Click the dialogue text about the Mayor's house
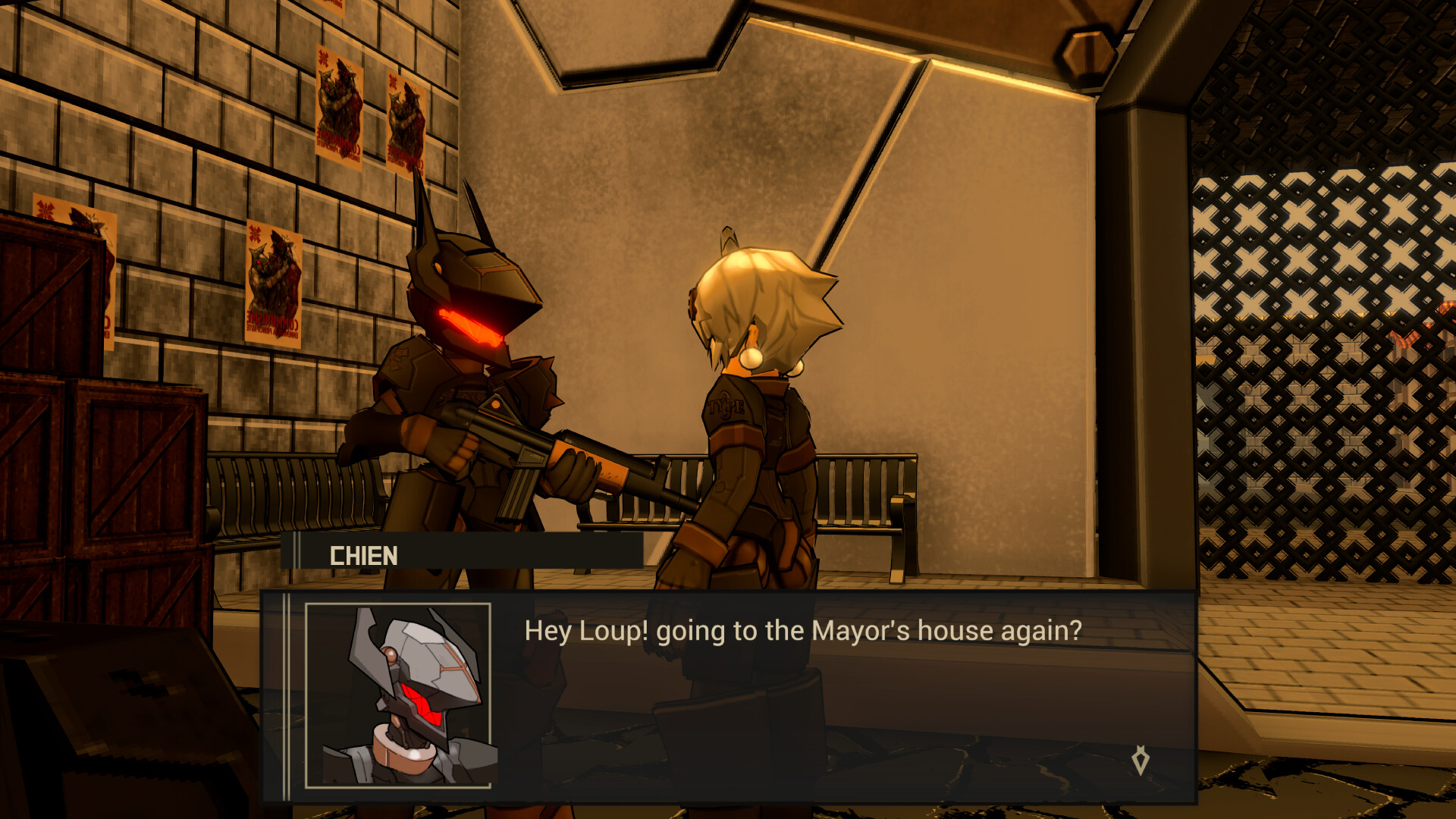The image size is (1456, 819). (x=800, y=629)
